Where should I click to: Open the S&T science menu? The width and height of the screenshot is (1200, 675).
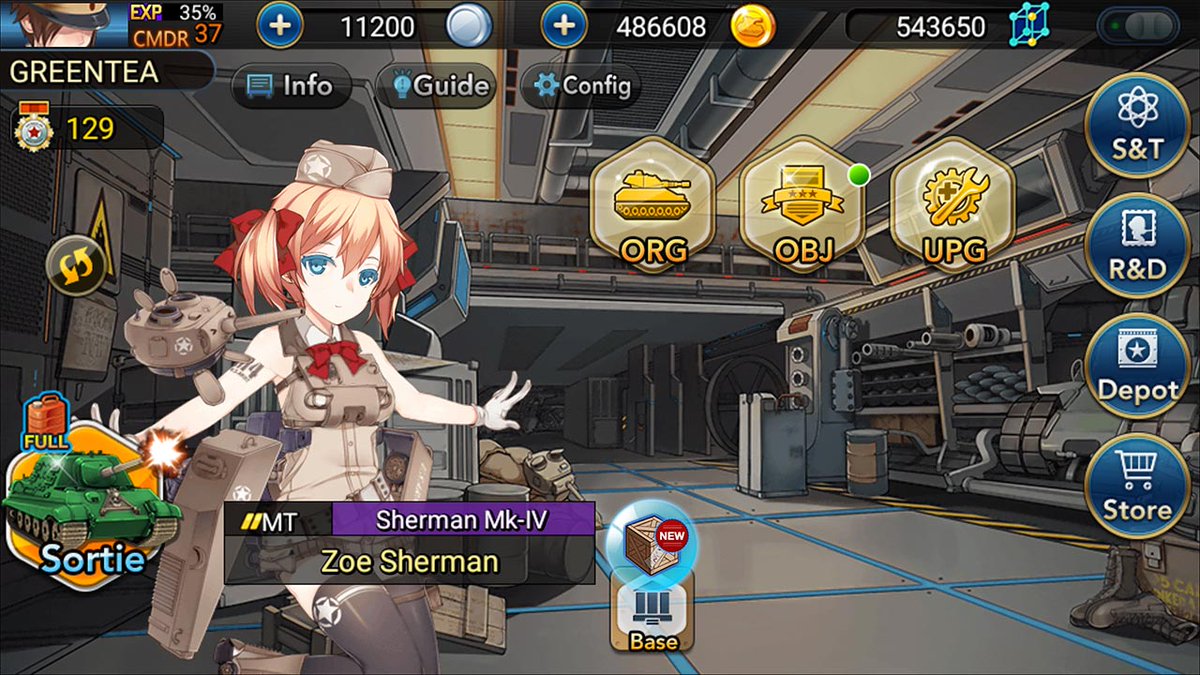1137,125
